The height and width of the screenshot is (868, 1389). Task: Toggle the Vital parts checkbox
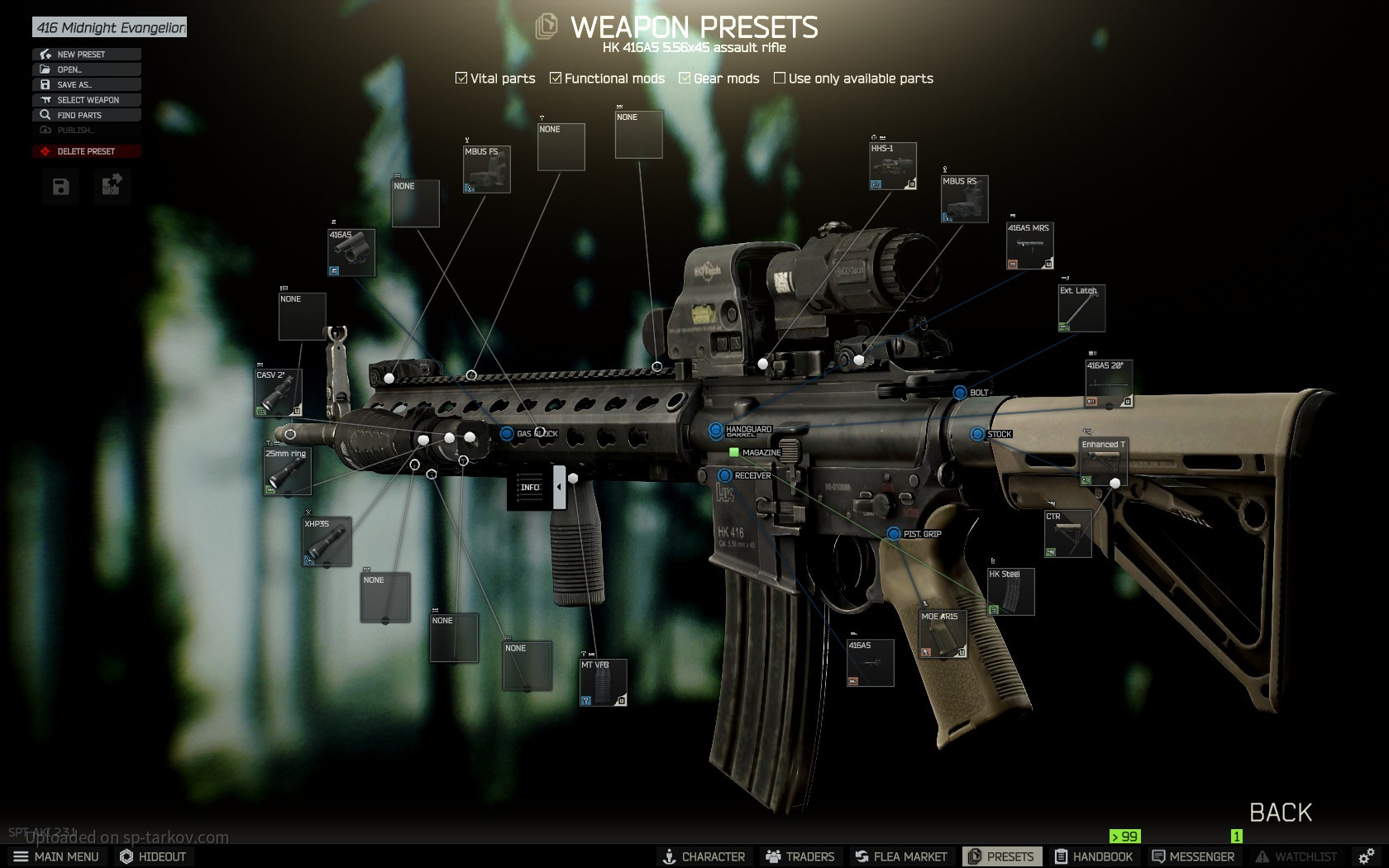[461, 79]
